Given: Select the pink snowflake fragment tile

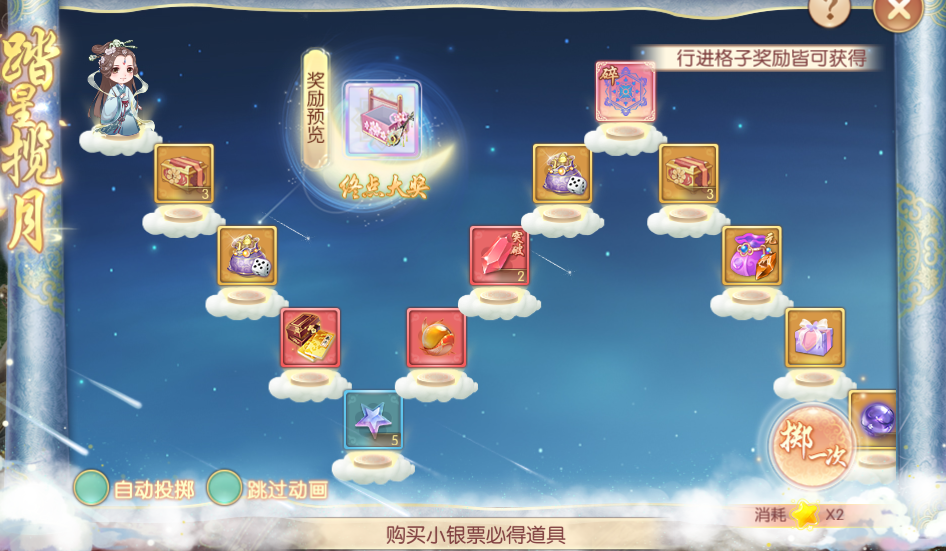Looking at the screenshot, I should point(625,92).
